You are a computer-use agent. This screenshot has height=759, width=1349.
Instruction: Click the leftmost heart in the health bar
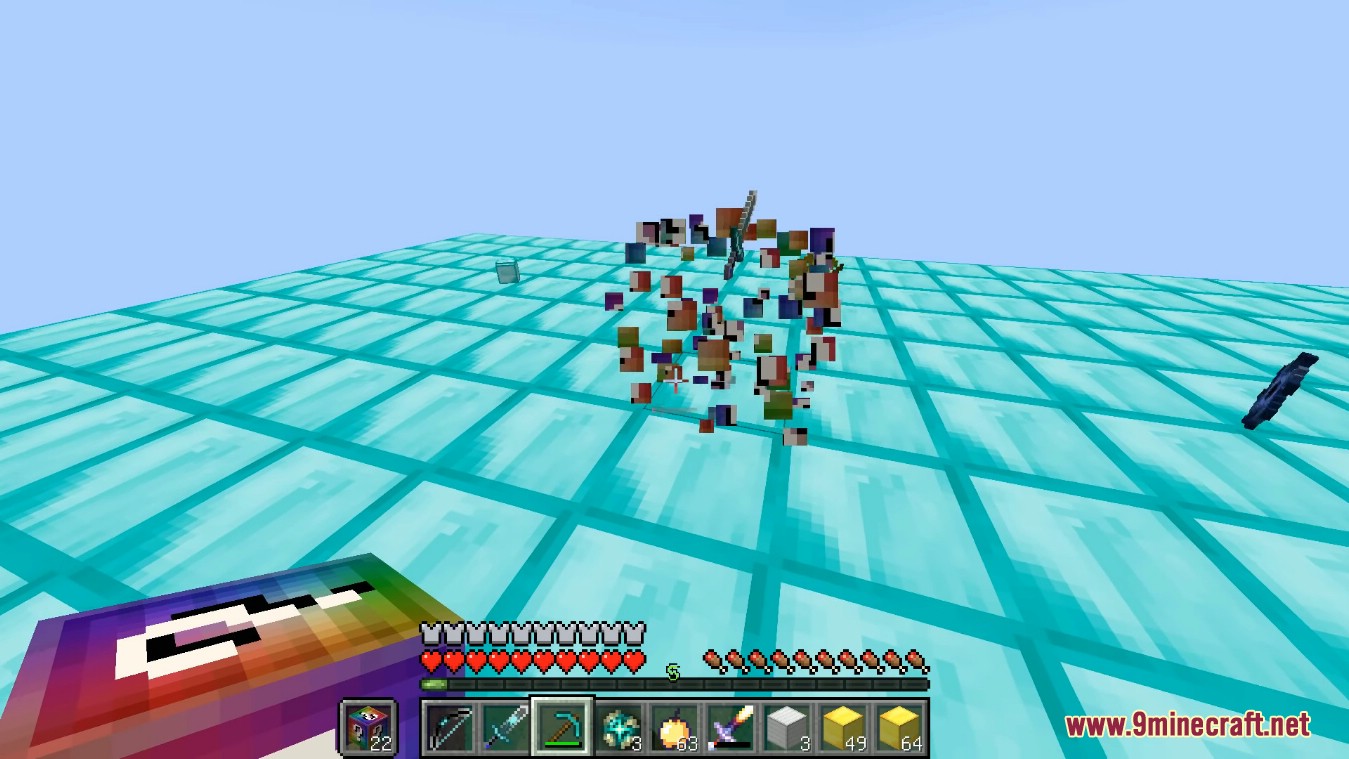point(429,661)
